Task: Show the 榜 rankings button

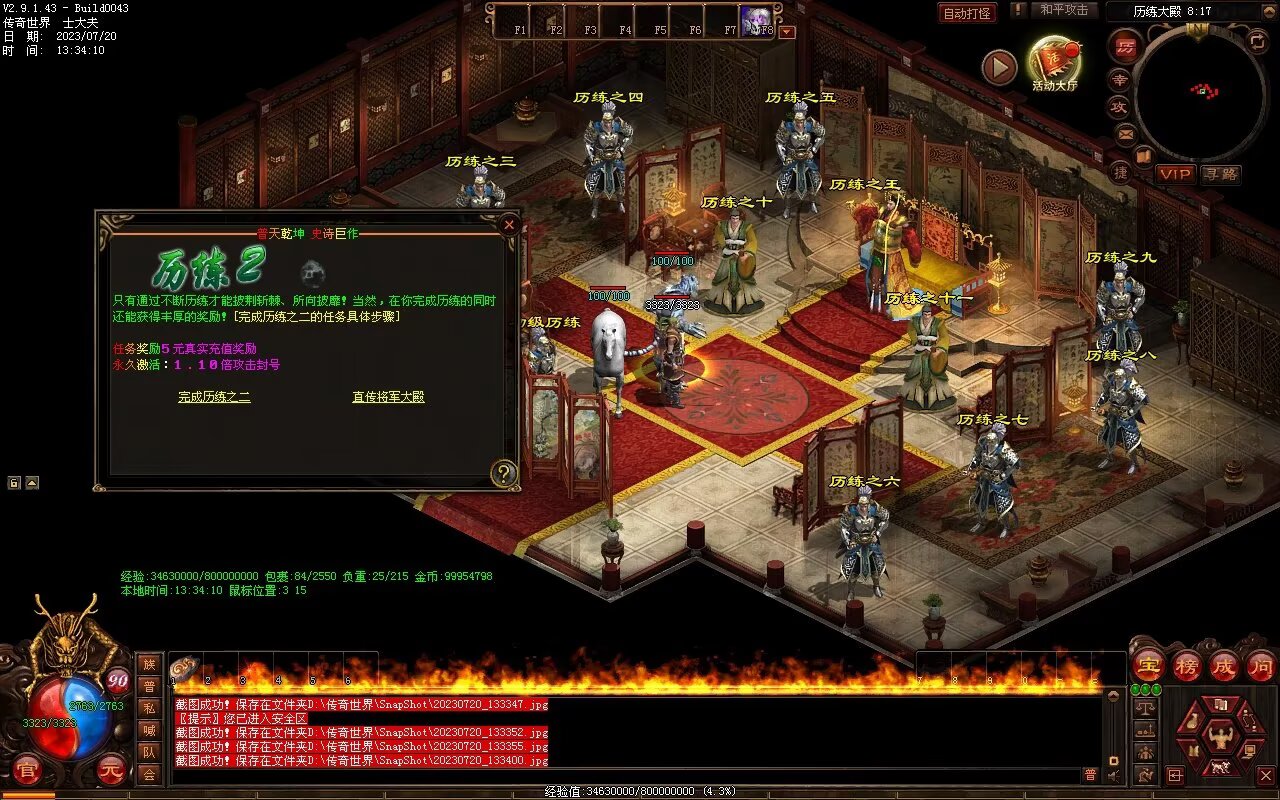Action: [1186, 665]
